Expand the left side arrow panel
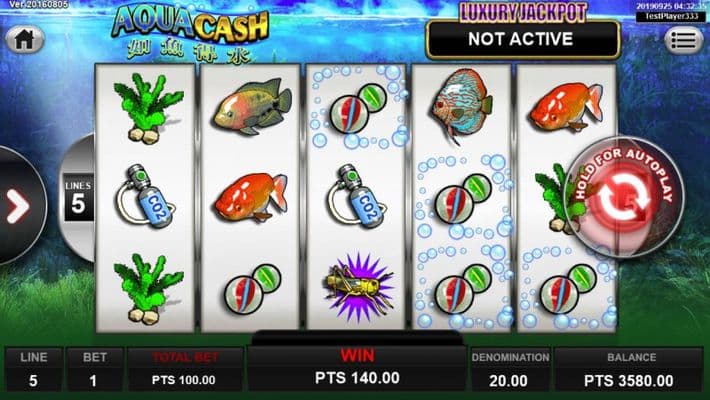710x400 pixels. coord(18,205)
